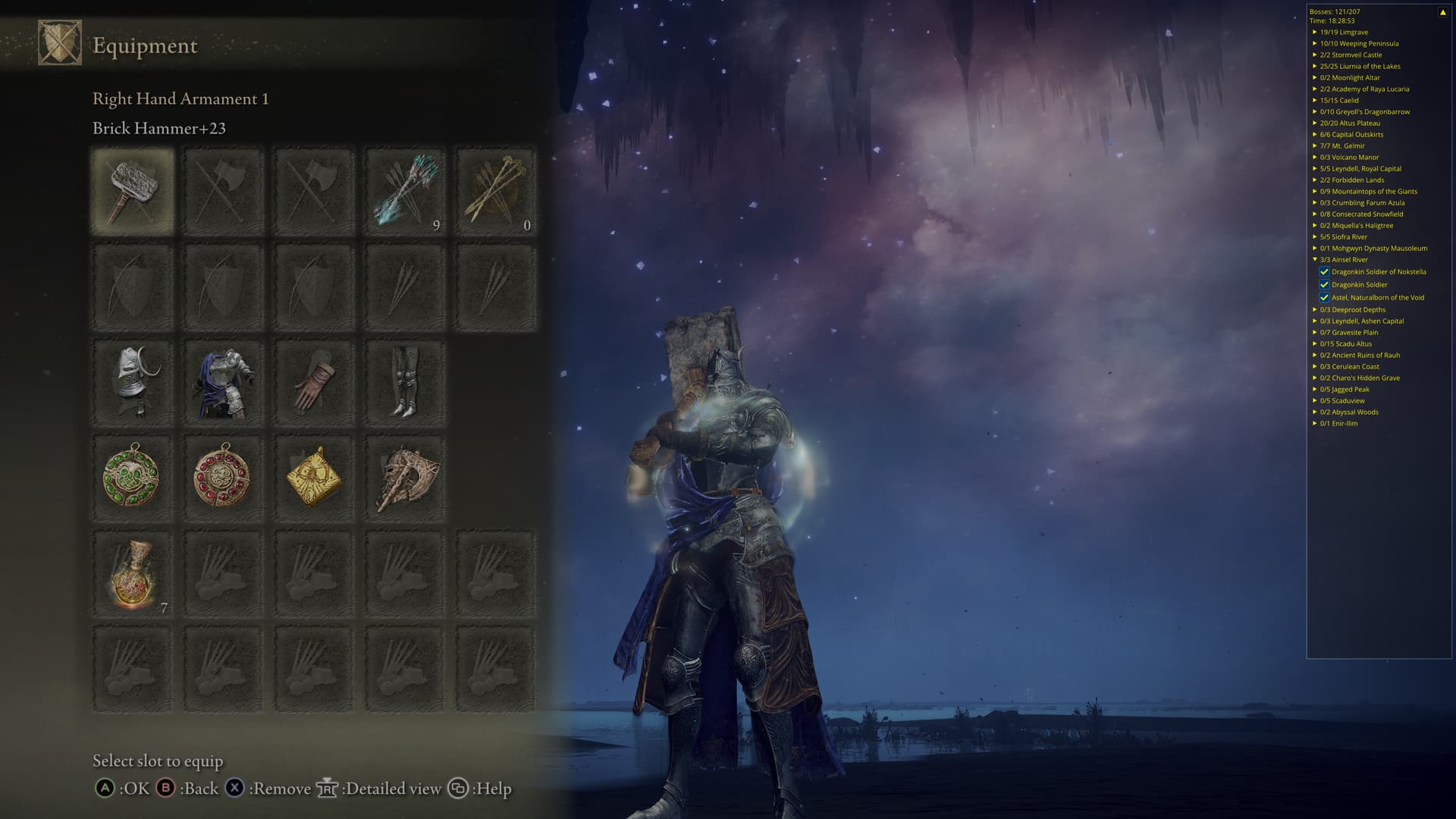Open the green-jeweled medallion talisman slot
The width and height of the screenshot is (1456, 819).
click(133, 478)
